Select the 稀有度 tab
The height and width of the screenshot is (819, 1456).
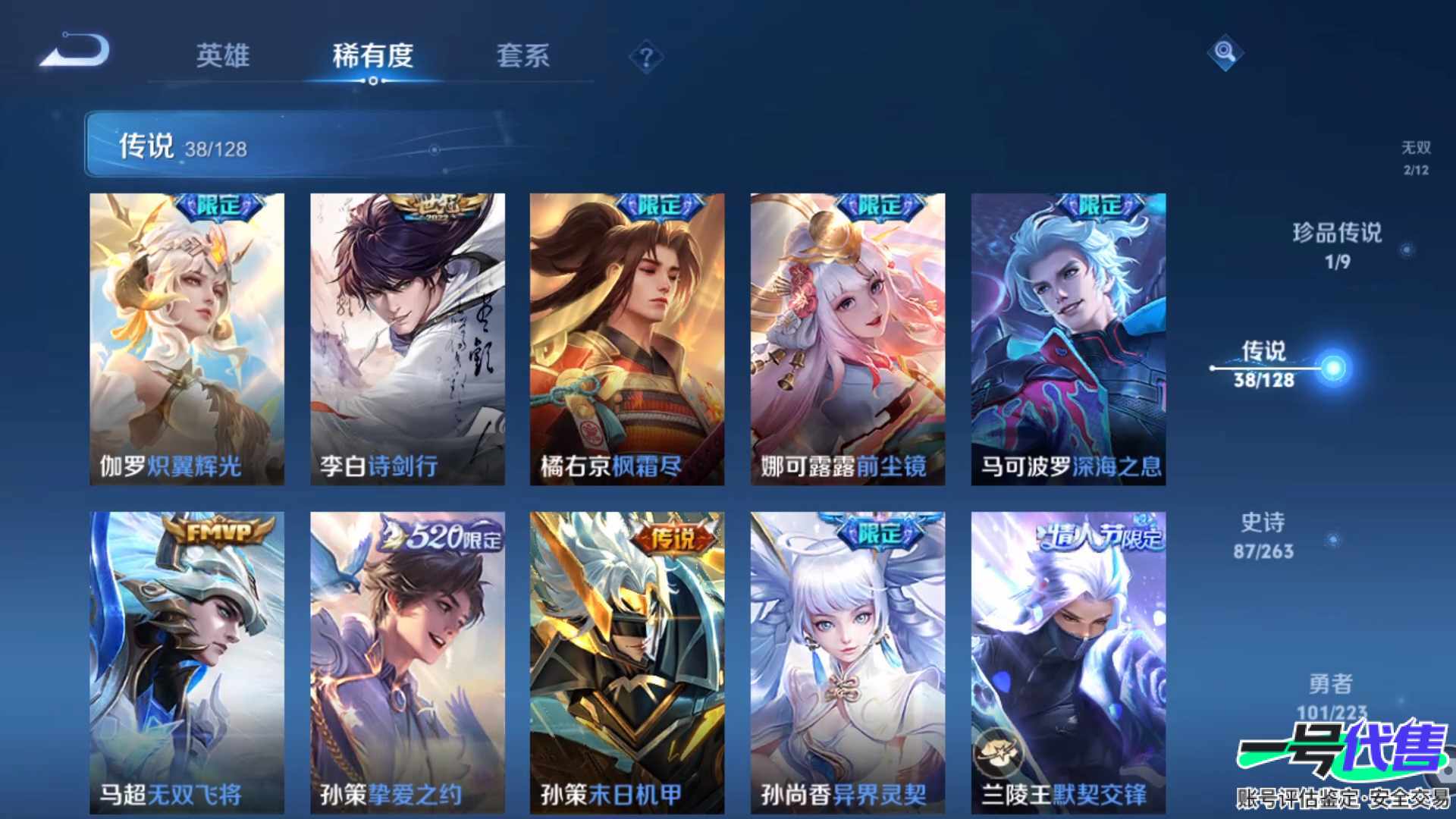click(372, 55)
